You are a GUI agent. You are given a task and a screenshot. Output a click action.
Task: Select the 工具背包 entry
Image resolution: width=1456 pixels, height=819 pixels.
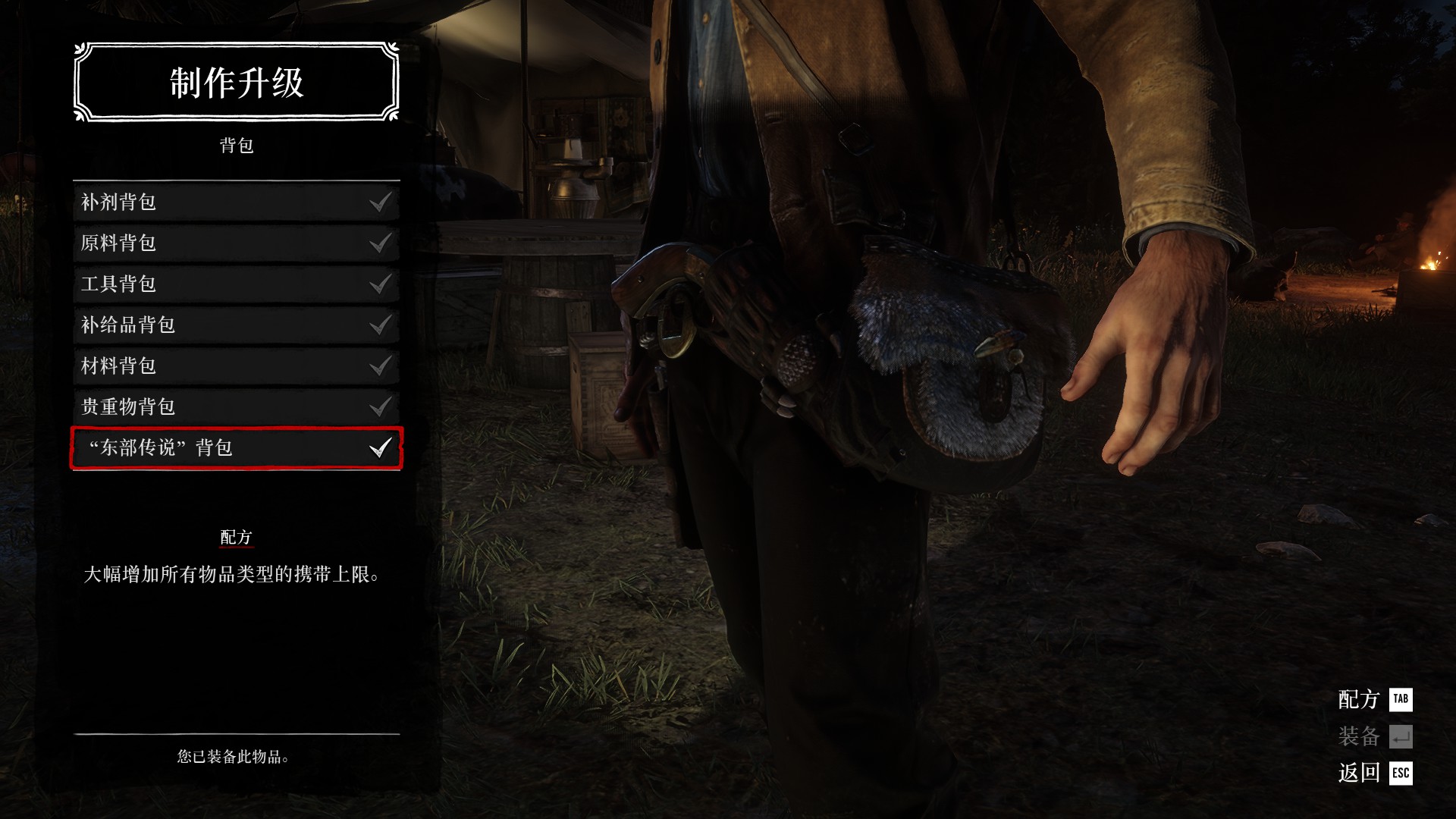point(236,284)
